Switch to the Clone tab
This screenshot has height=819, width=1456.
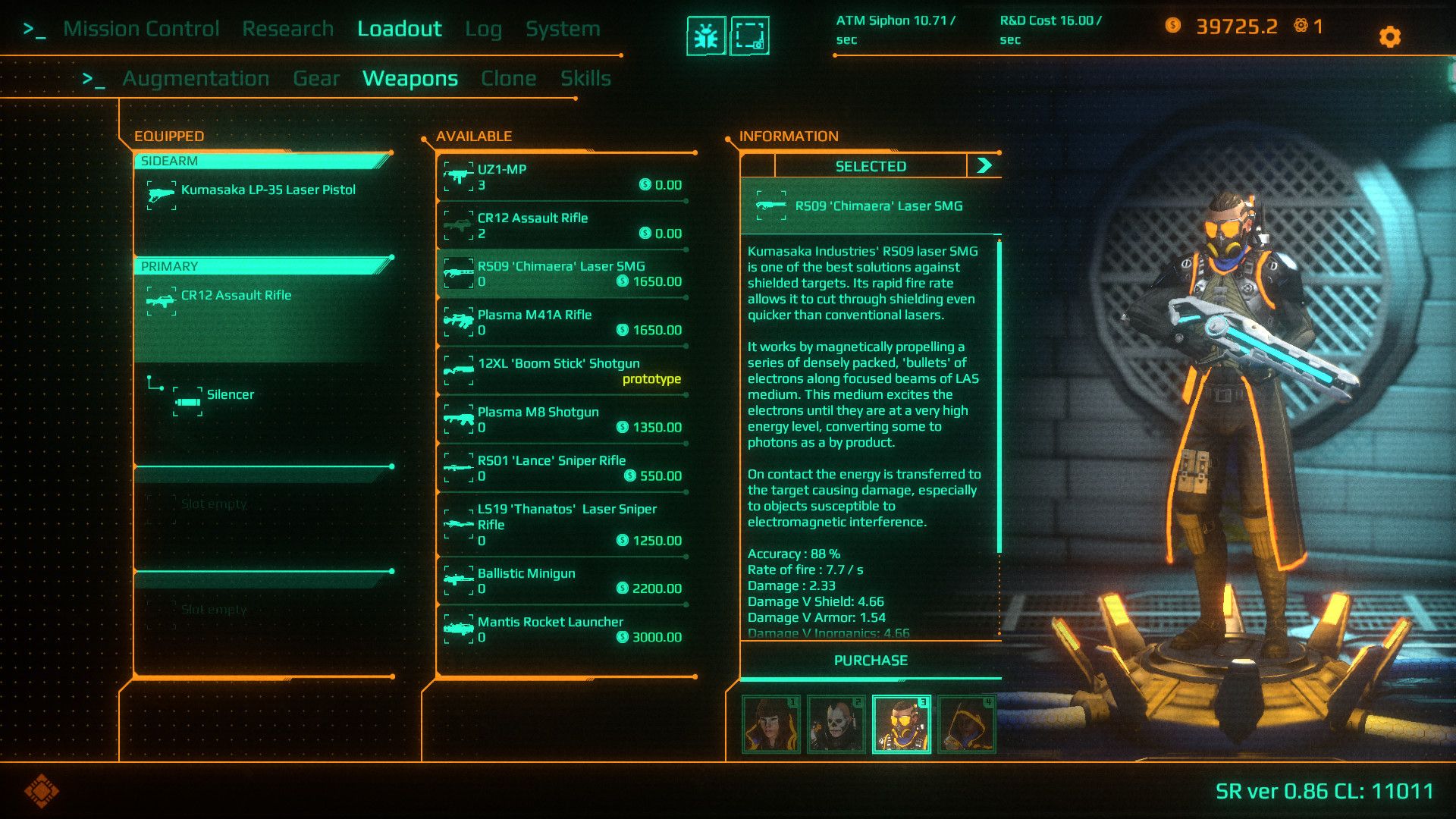pos(509,77)
